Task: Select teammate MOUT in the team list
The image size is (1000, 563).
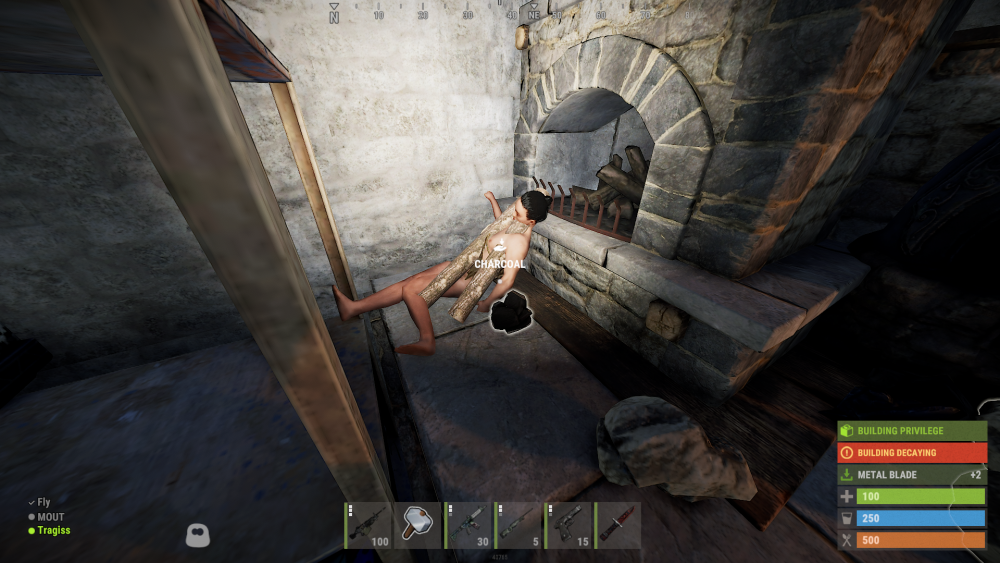Action: pos(50,517)
